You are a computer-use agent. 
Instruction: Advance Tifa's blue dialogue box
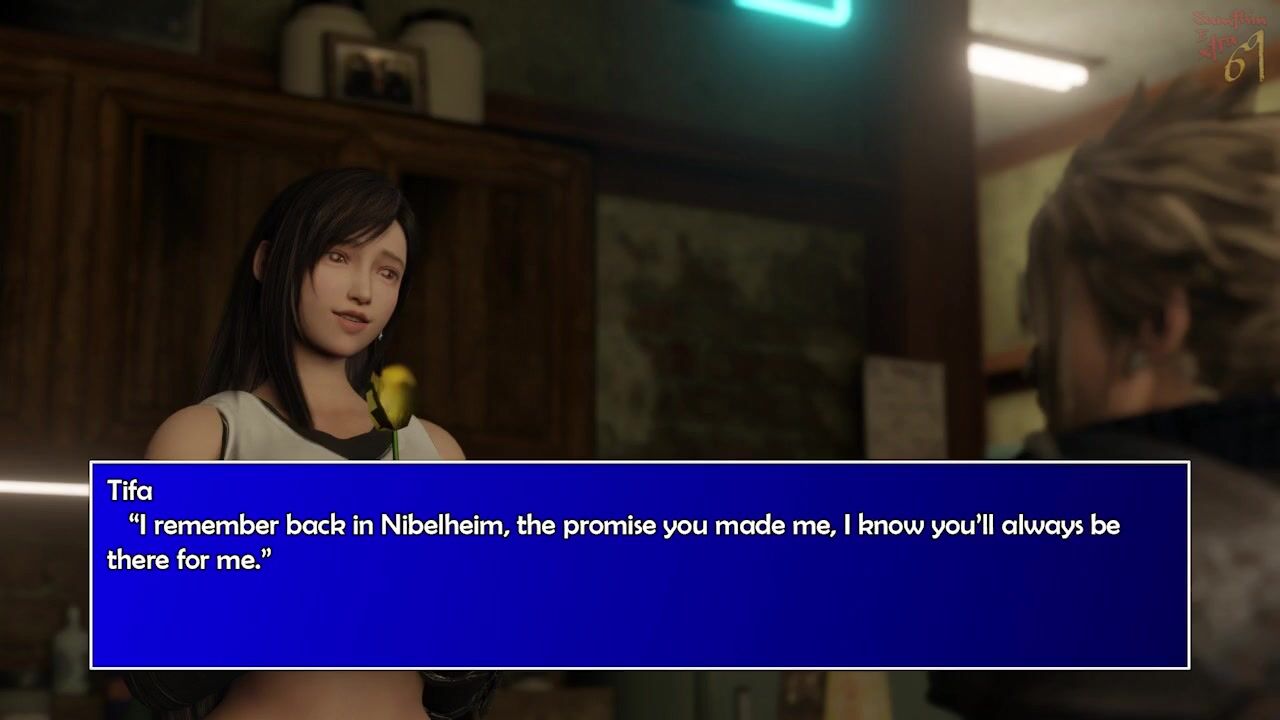(640, 565)
